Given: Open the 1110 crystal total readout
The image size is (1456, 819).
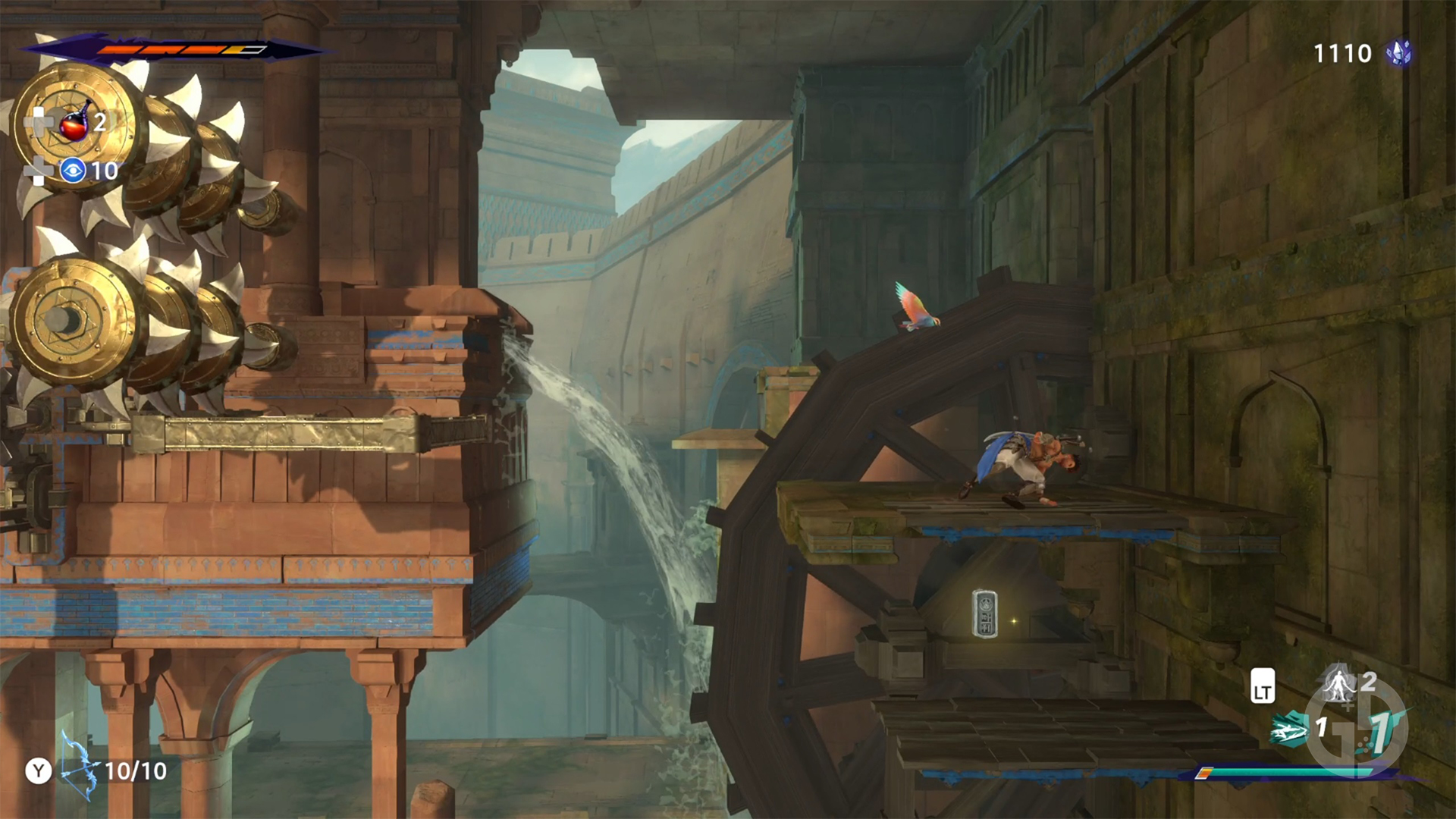Looking at the screenshot, I should pyautogui.click(x=1342, y=53).
